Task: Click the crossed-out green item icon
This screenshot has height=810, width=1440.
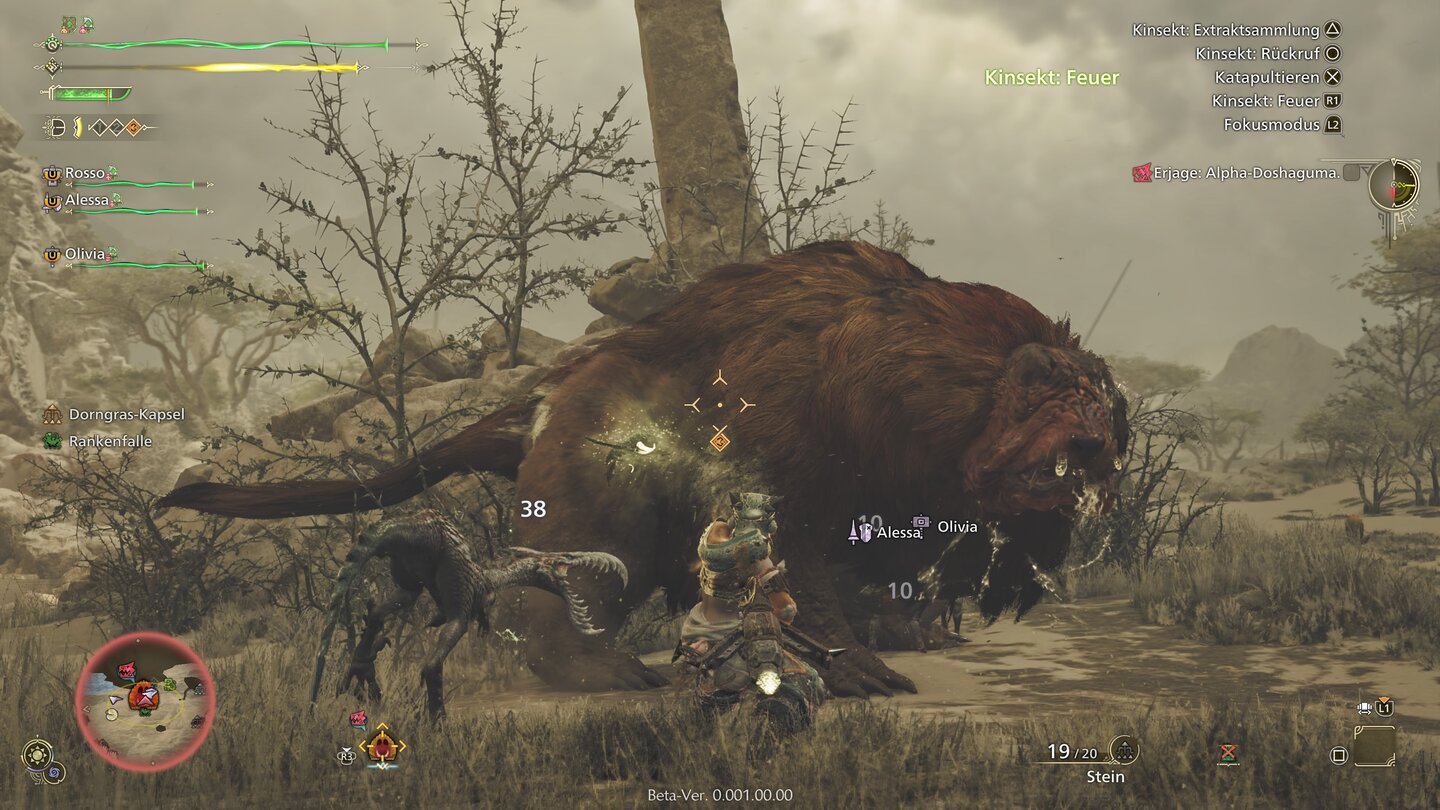Action: click(1228, 753)
